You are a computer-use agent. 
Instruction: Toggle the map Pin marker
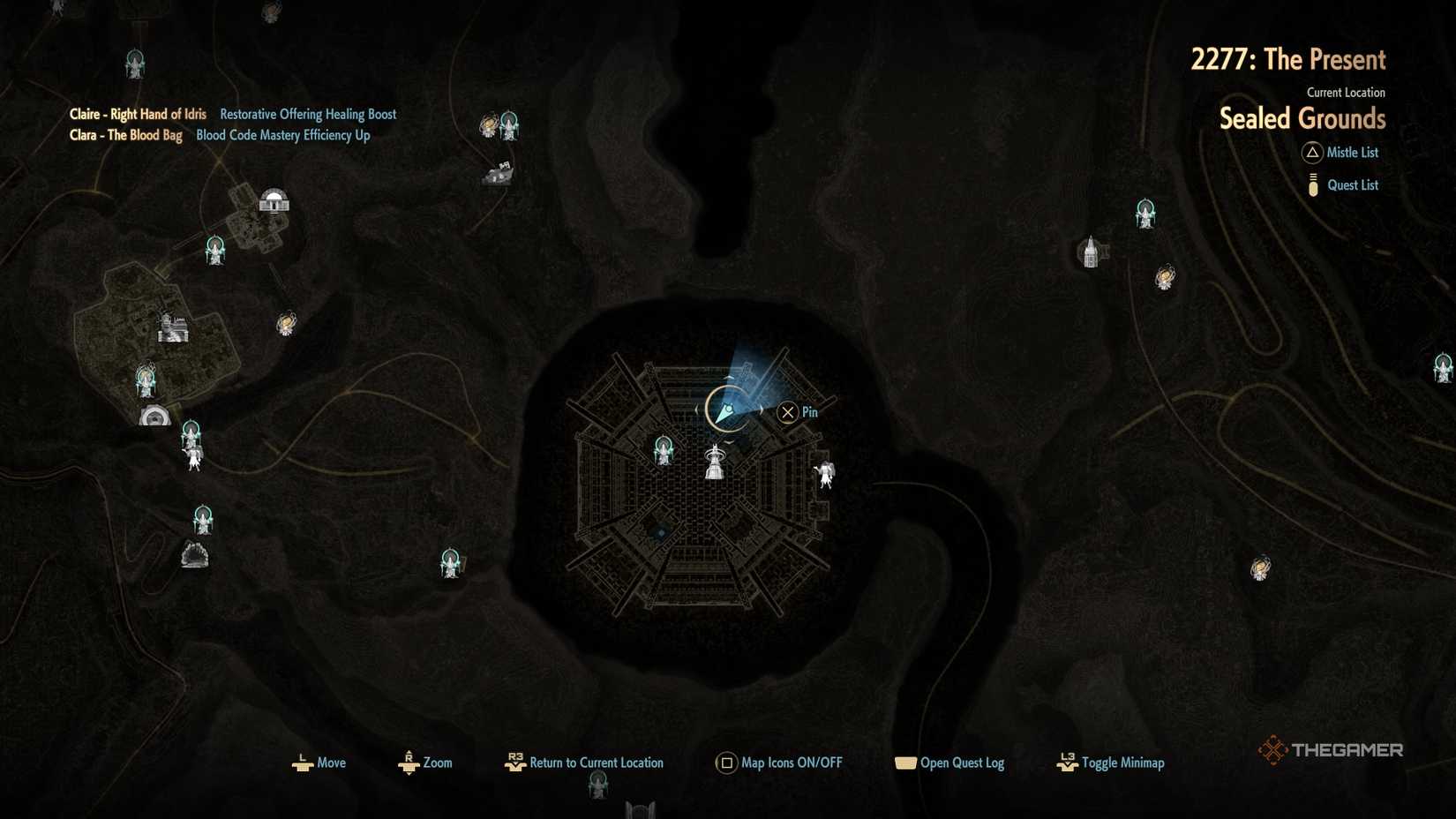pos(787,411)
